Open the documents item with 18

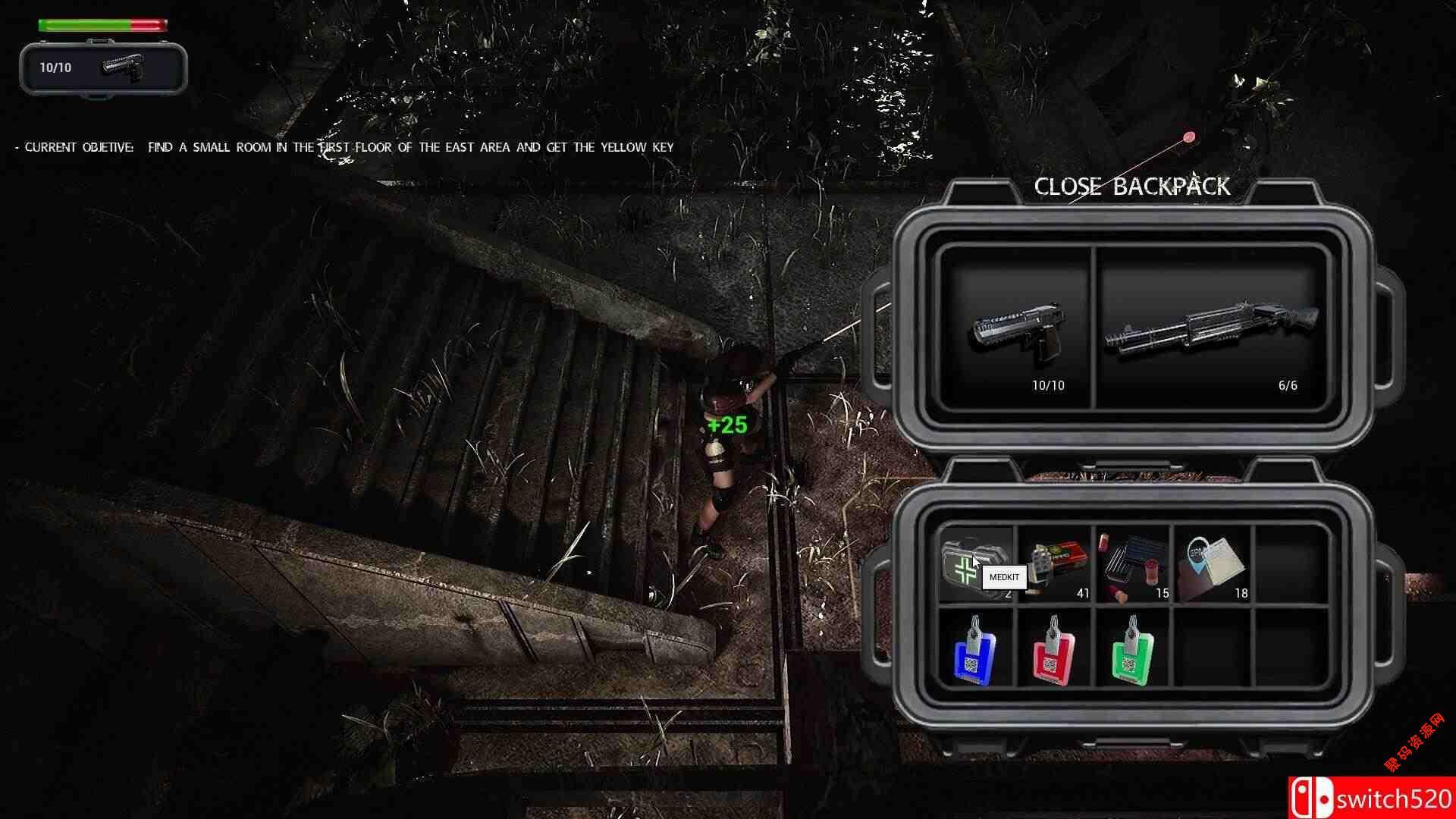1213,566
